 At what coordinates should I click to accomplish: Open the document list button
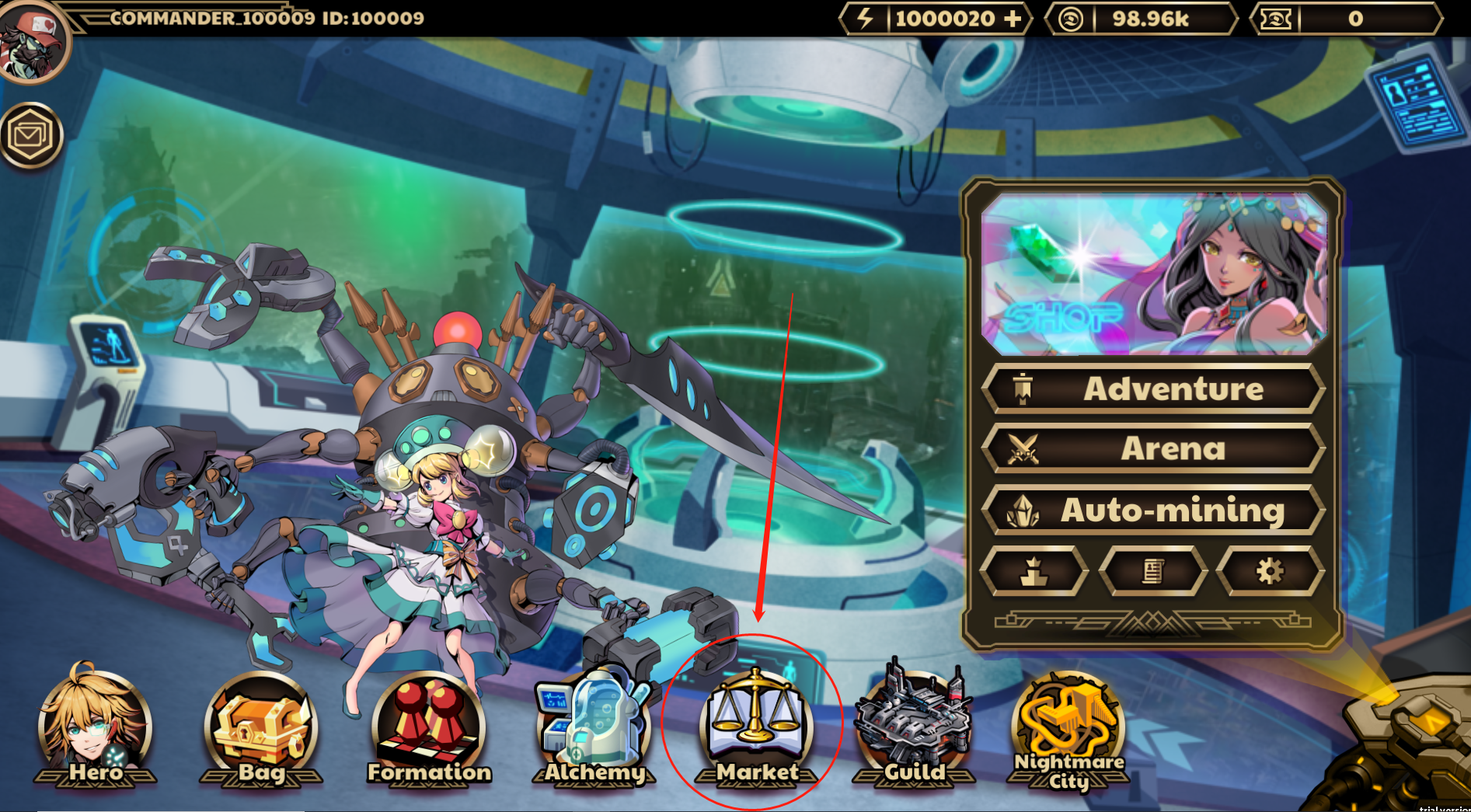click(1153, 572)
